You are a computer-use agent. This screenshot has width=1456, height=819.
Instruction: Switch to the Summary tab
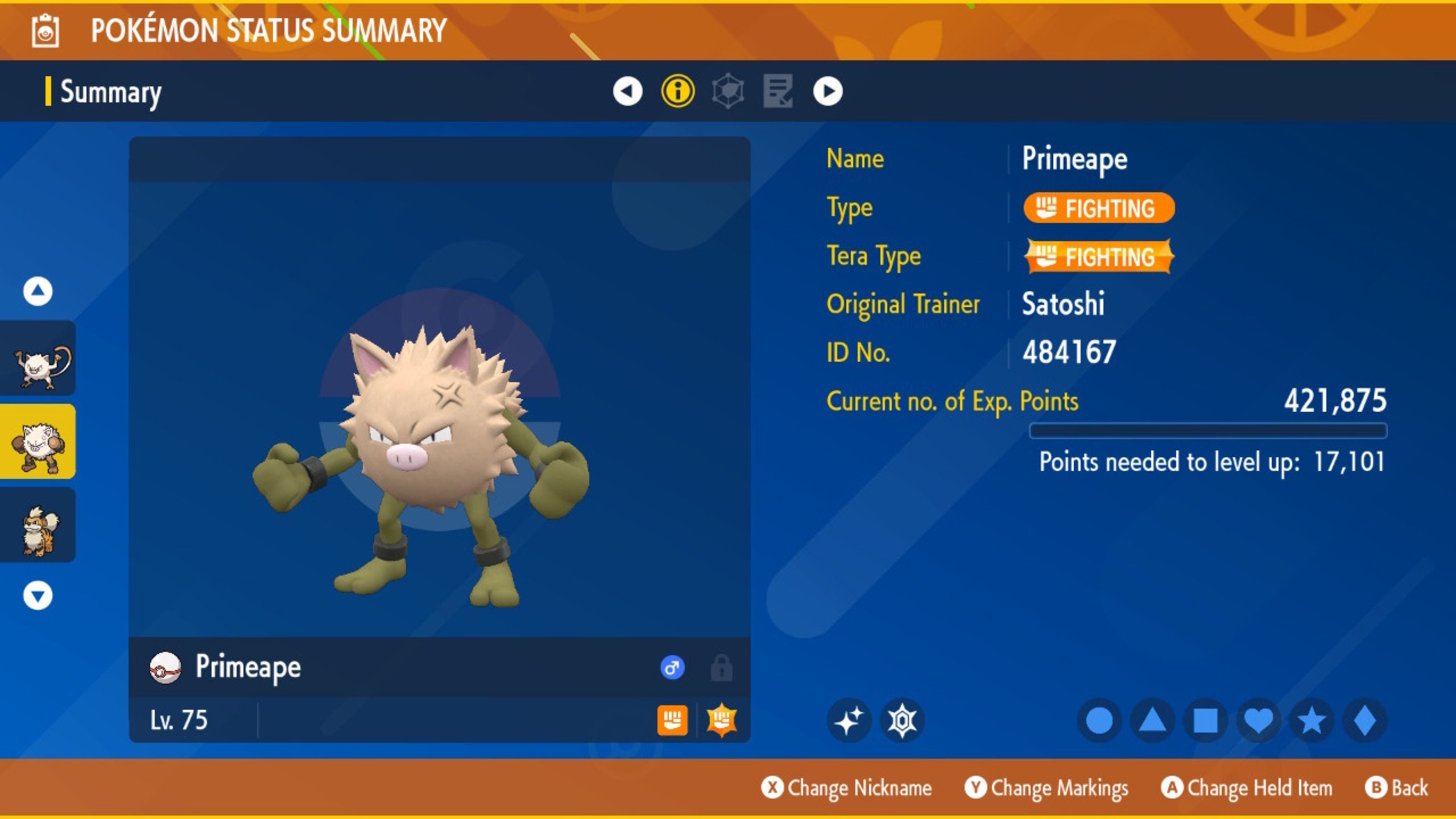point(111,93)
